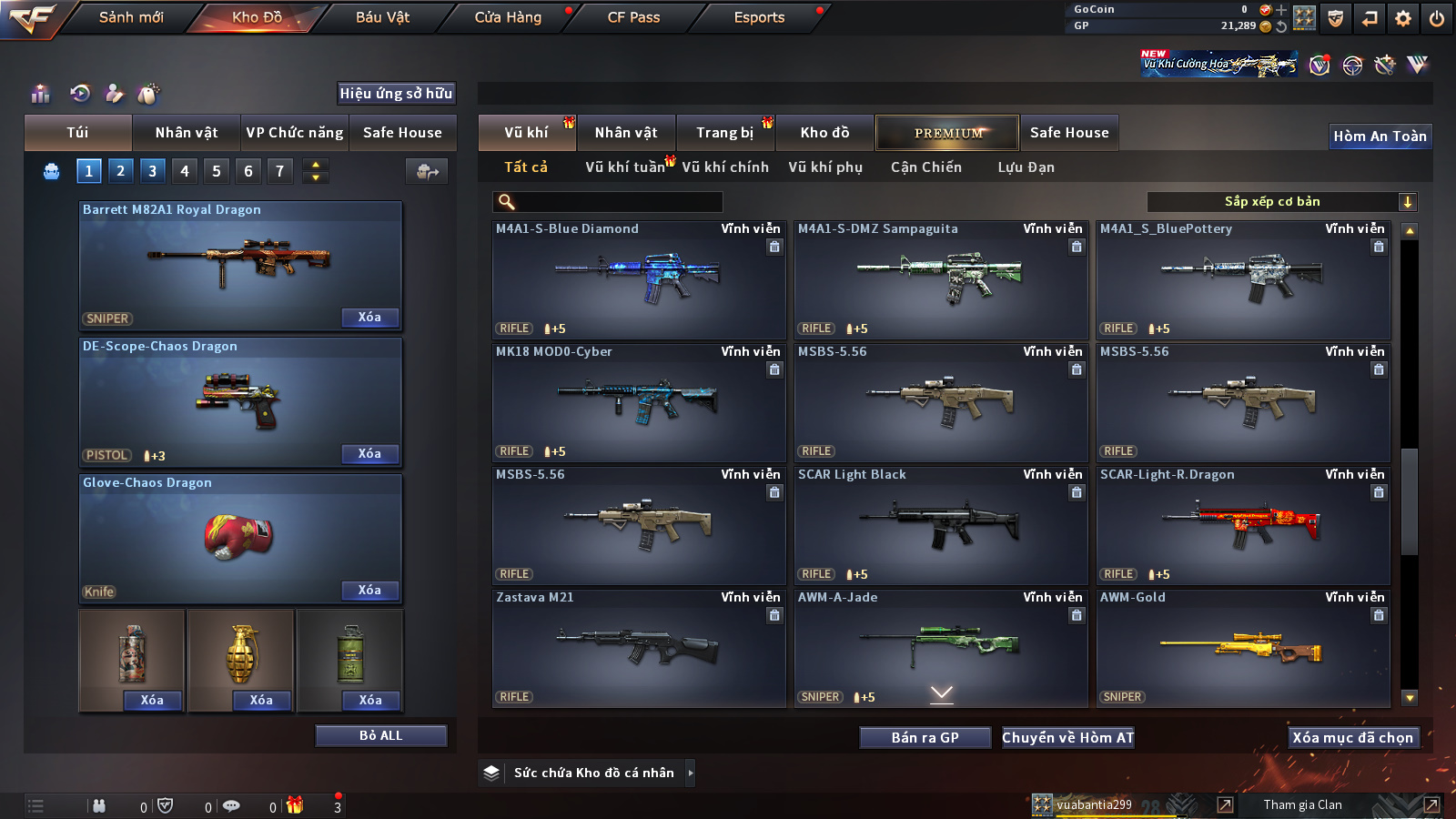Switch to the Báu Vật menu
The width and height of the screenshot is (1456, 819).
pyautogui.click(x=382, y=17)
